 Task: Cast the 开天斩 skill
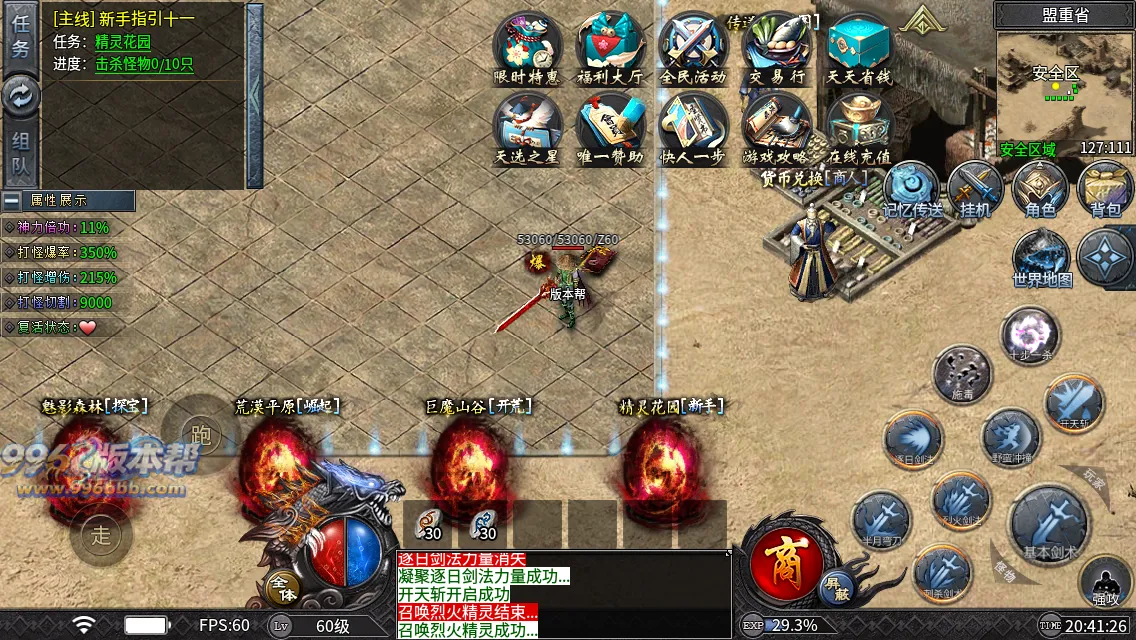point(1074,402)
